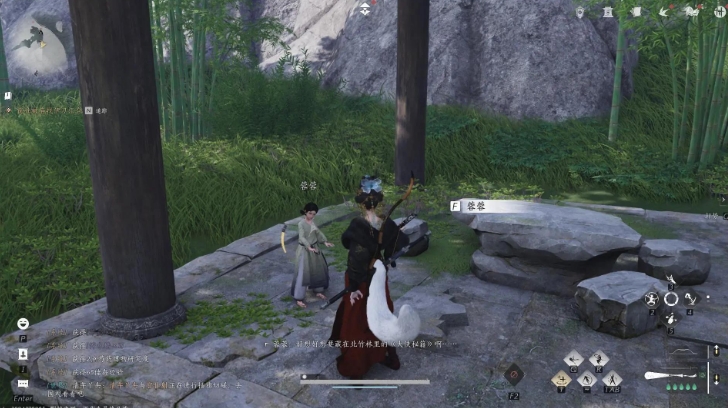Viewport: 728px width, 408px height.
Task: Select the central ring item slot
Action: (671, 298)
